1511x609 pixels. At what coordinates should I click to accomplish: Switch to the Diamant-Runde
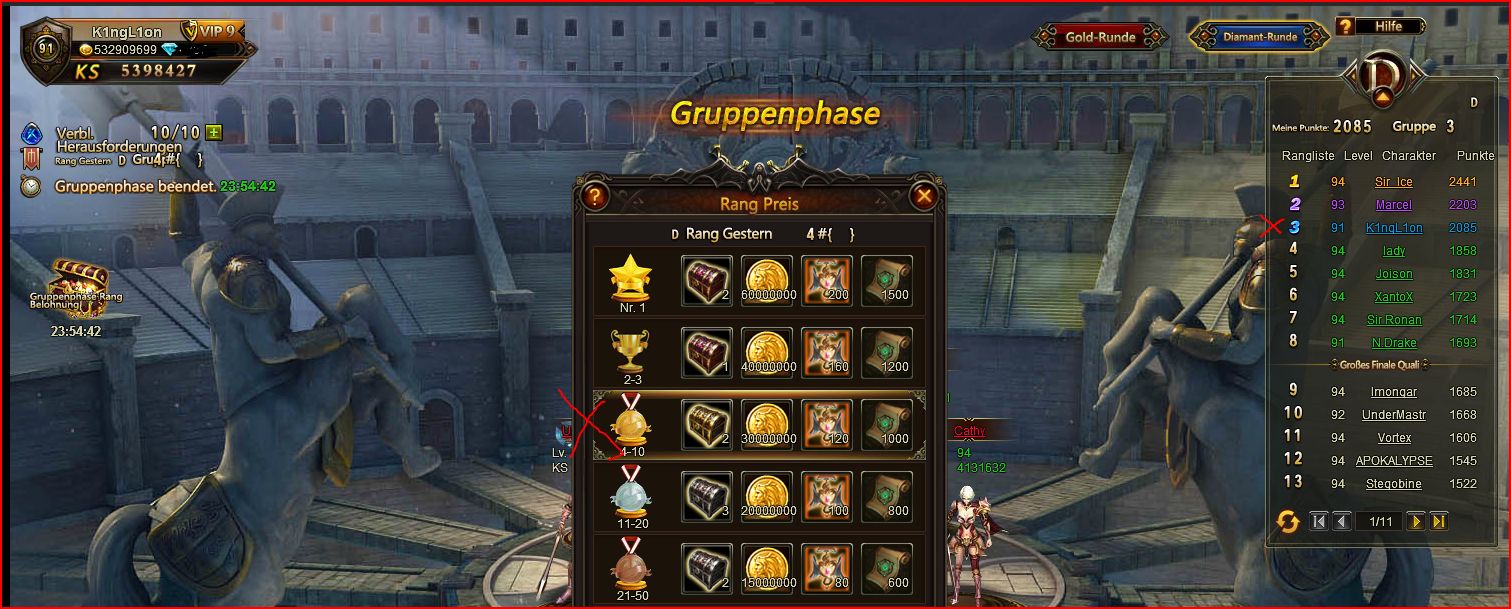coord(1260,37)
